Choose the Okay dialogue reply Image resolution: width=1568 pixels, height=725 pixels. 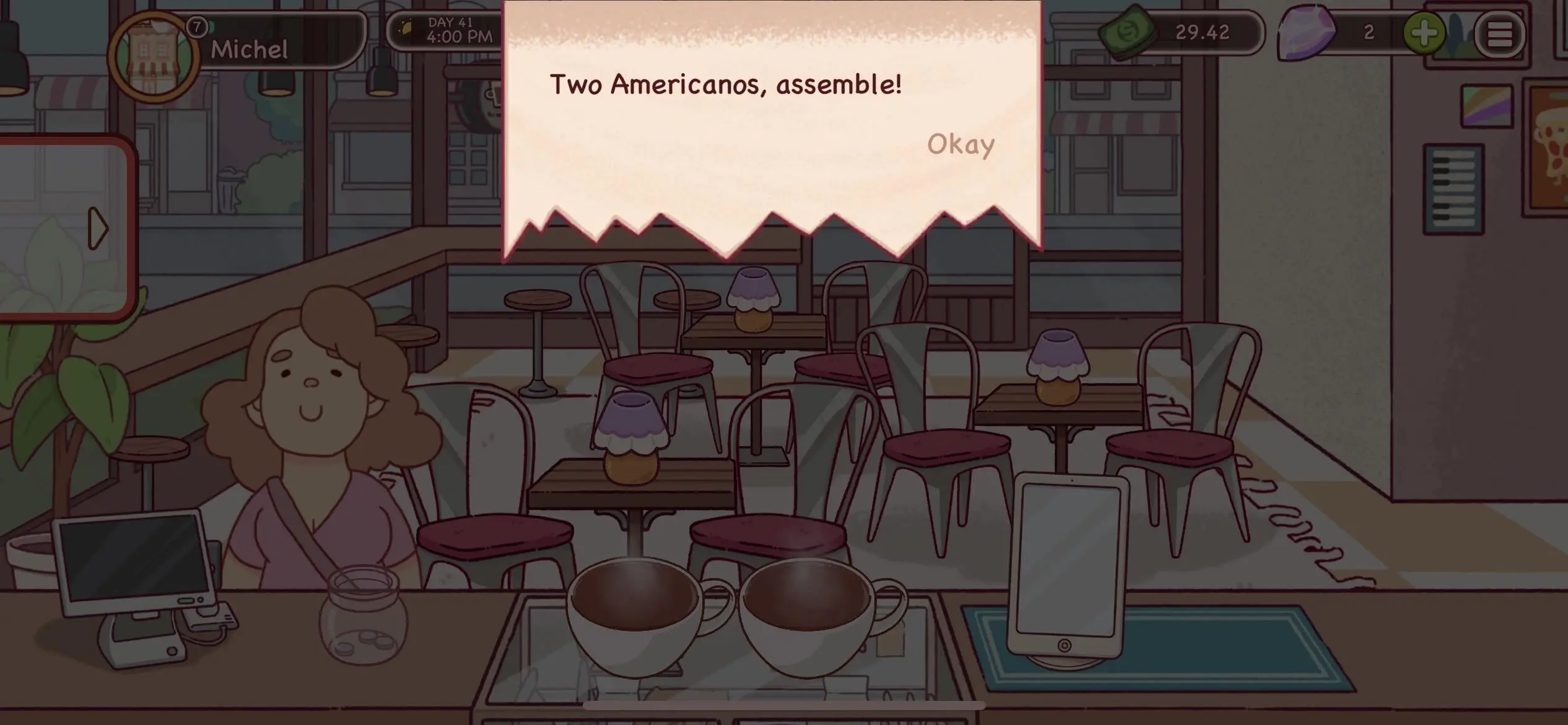pos(960,144)
